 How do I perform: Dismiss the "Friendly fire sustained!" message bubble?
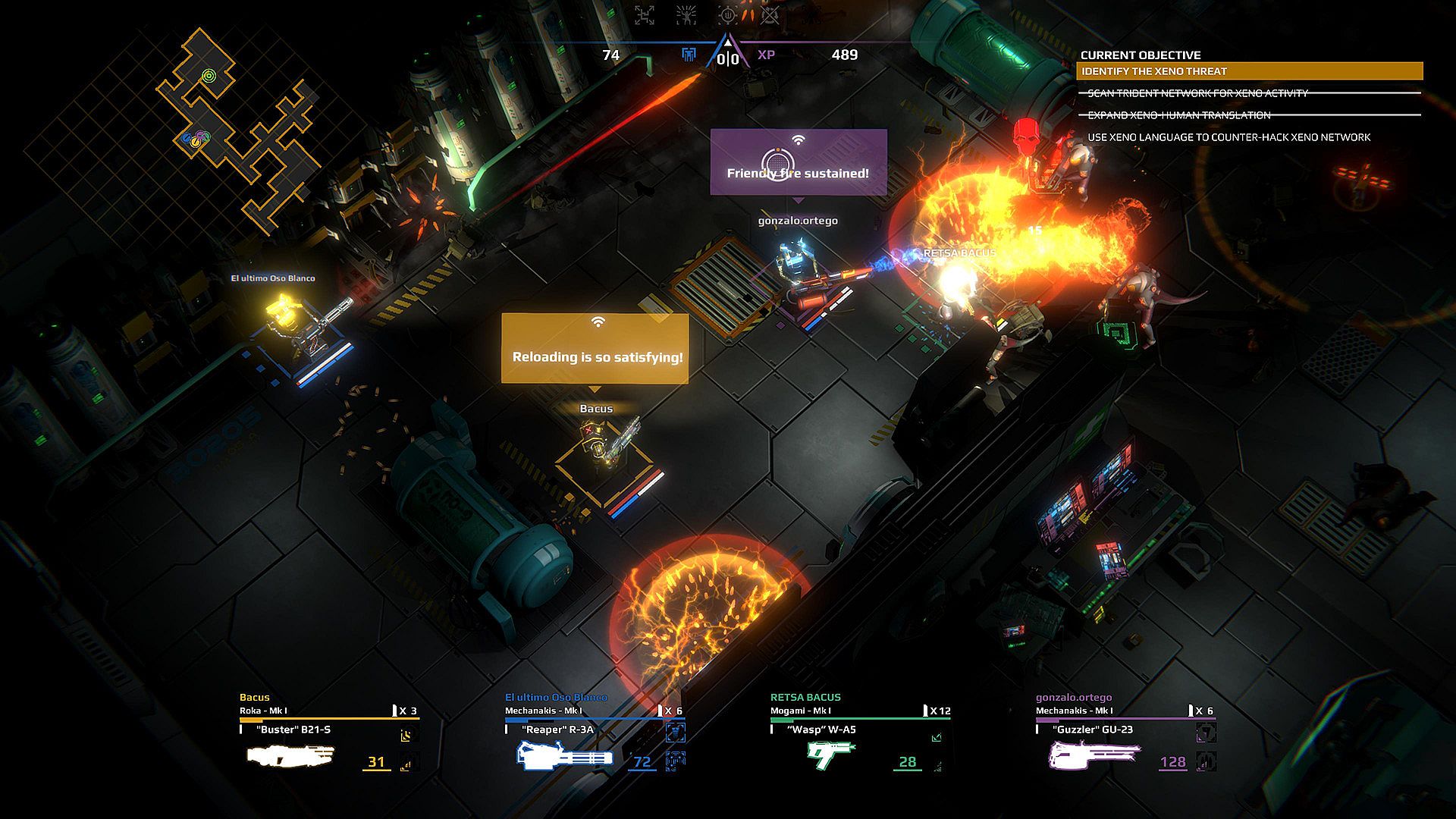point(799,163)
